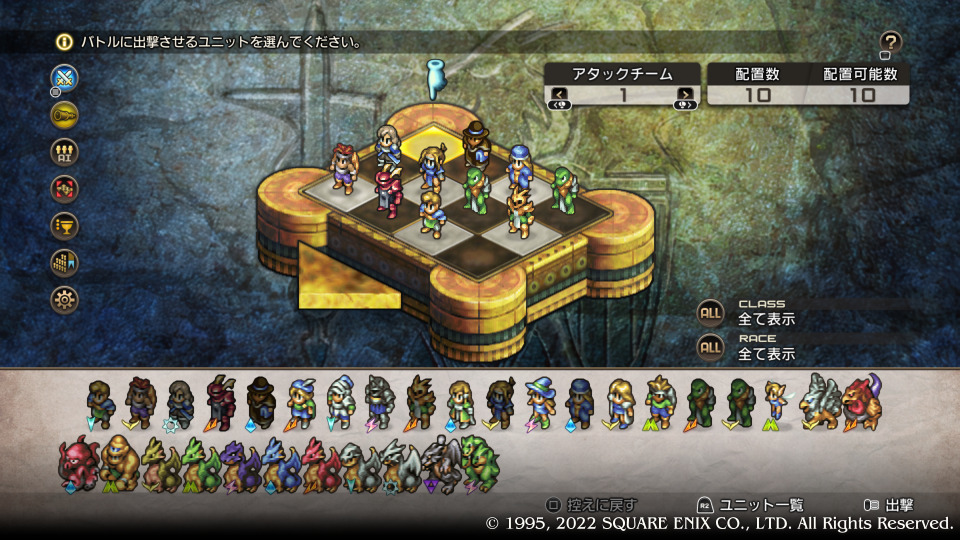Open the AI settings icon

[65, 151]
